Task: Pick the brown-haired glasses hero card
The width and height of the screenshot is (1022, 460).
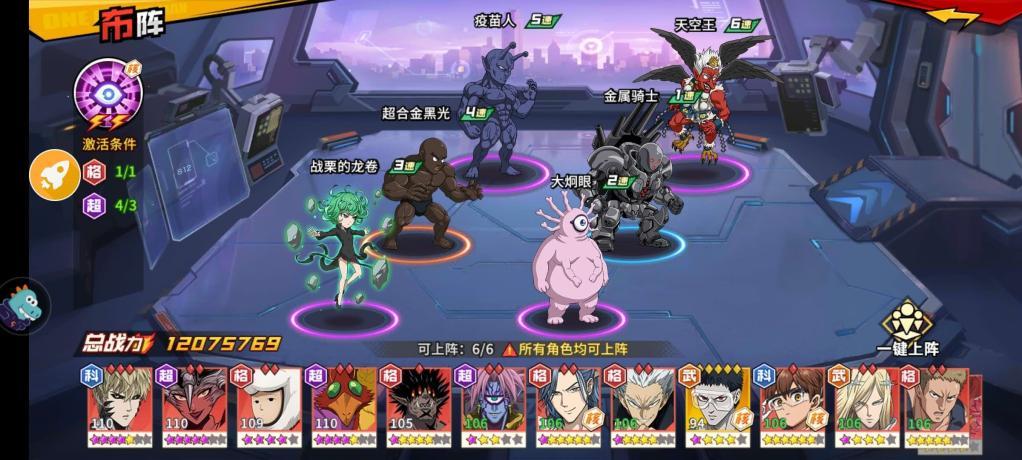Action: 793,405
